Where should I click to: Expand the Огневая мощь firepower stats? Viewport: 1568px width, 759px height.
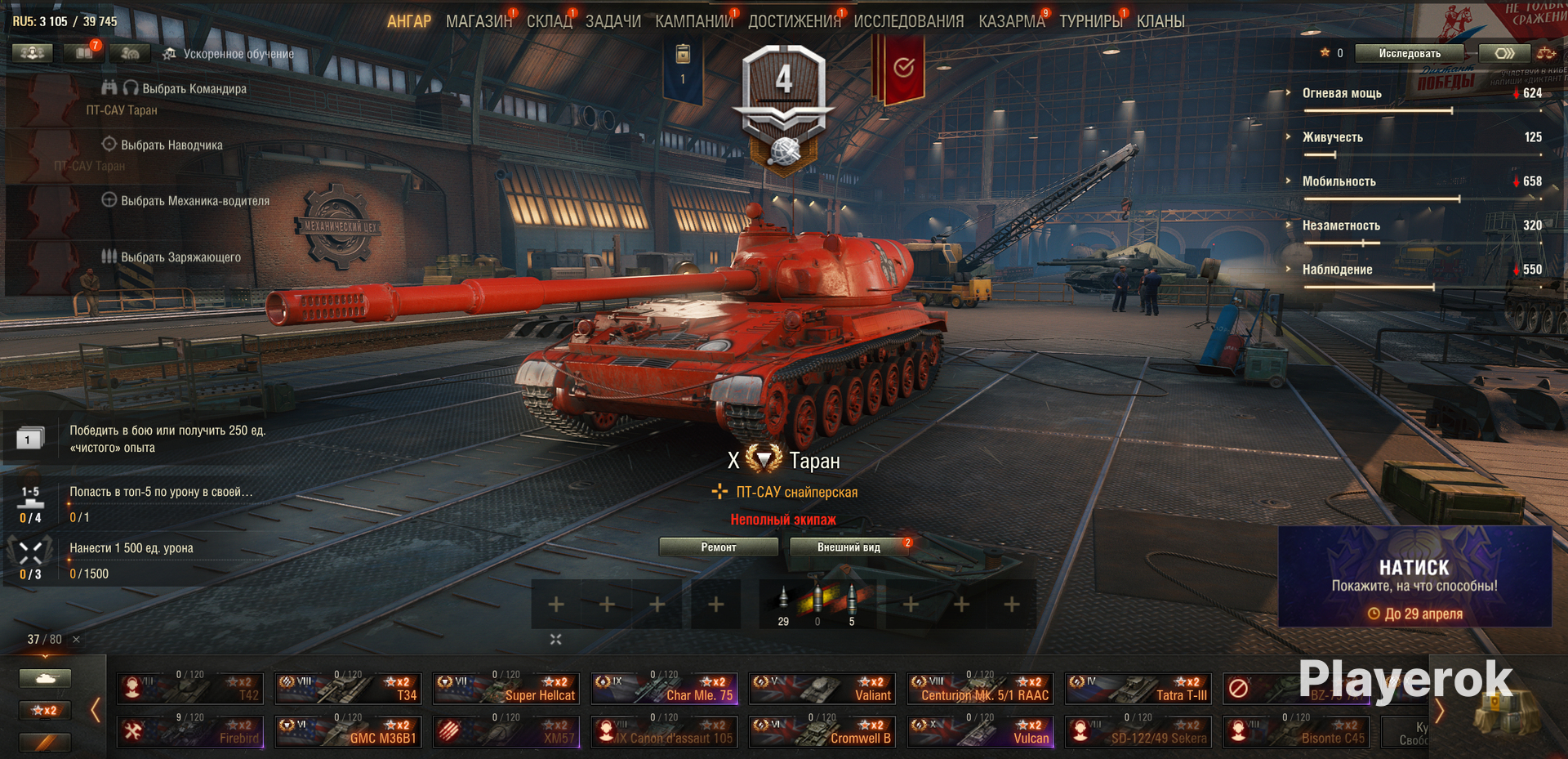(x=1342, y=93)
